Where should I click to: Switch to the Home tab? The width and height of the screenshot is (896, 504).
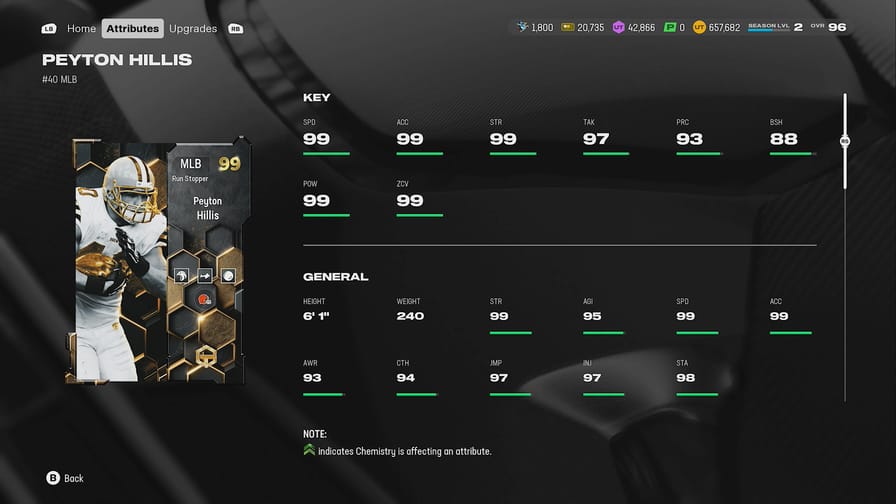click(81, 28)
